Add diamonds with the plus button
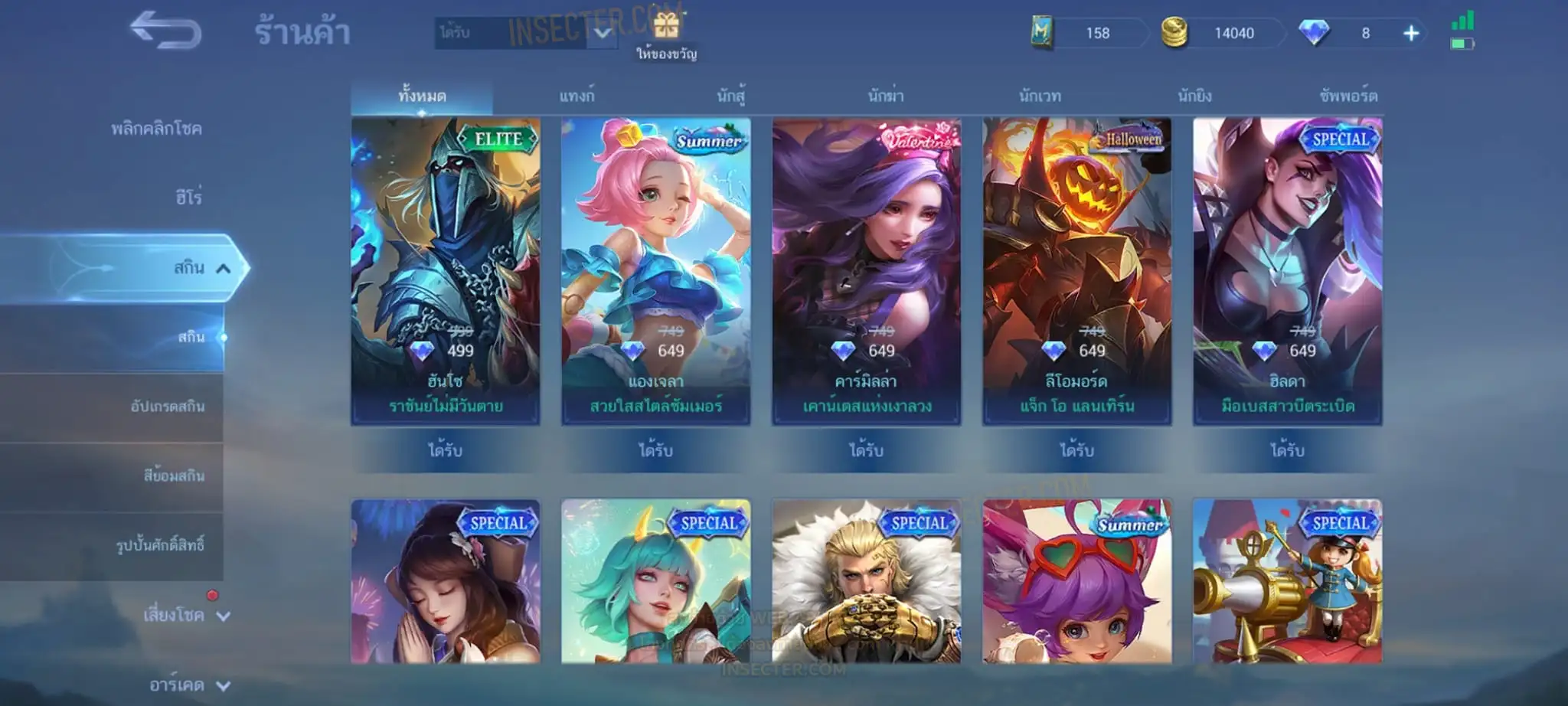Viewport: 1568px width, 706px height. point(1411,33)
